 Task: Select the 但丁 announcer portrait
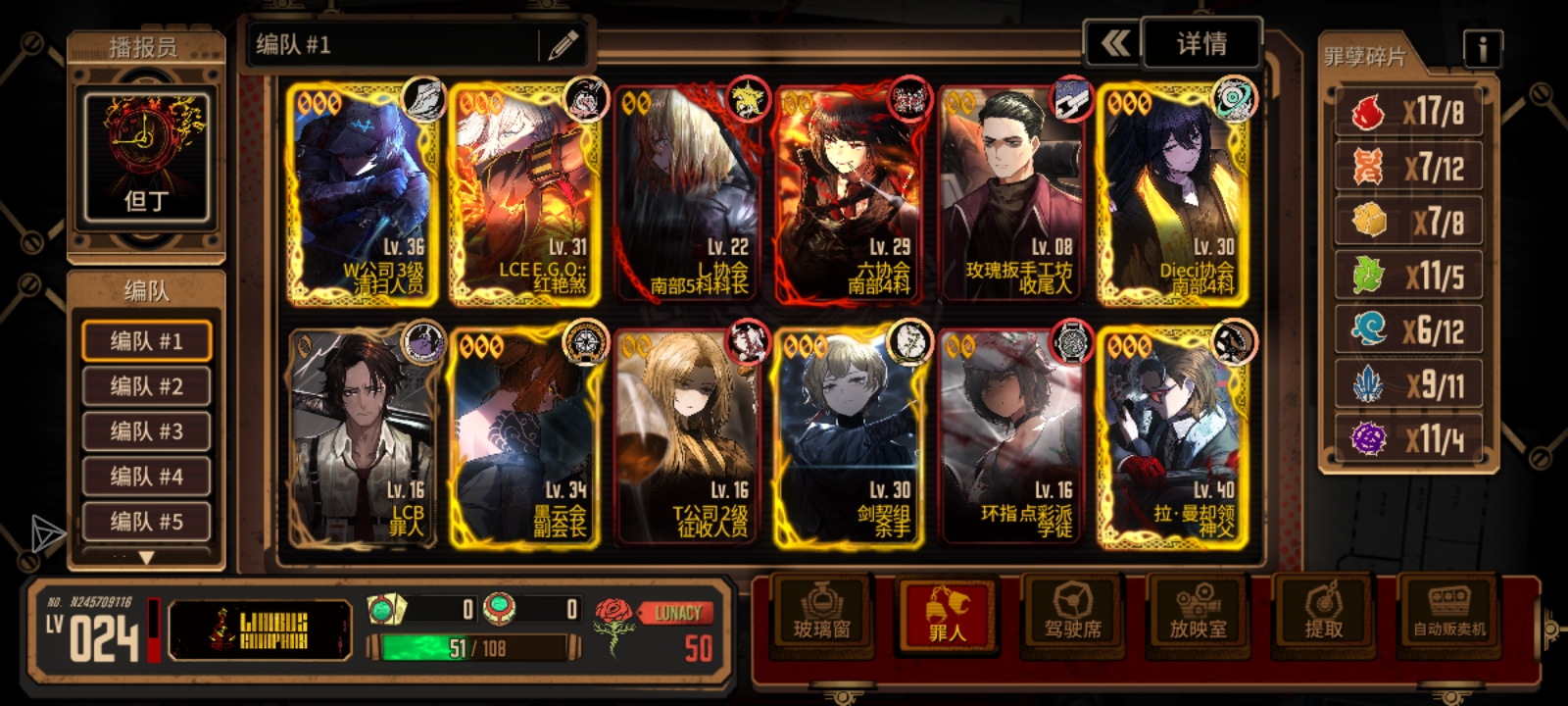pos(146,157)
